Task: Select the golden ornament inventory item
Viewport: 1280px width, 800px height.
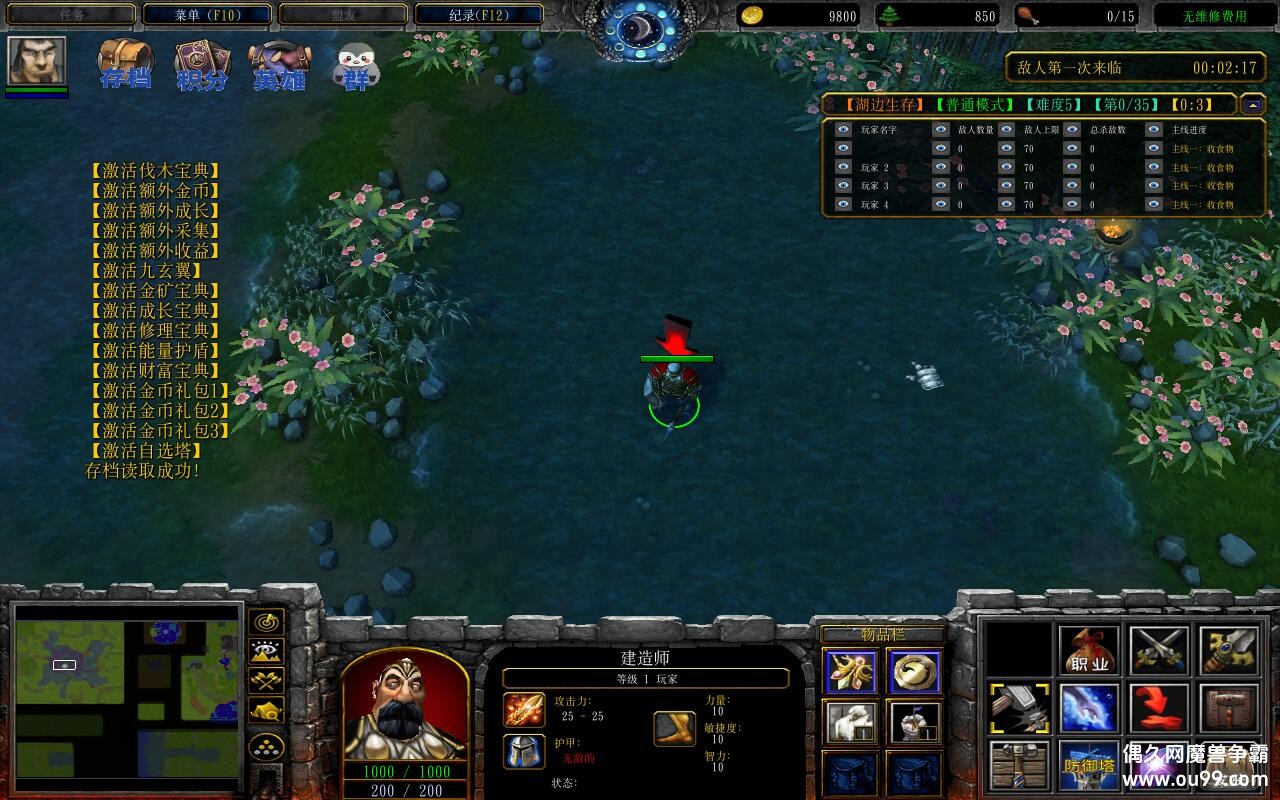Action: tap(851, 671)
